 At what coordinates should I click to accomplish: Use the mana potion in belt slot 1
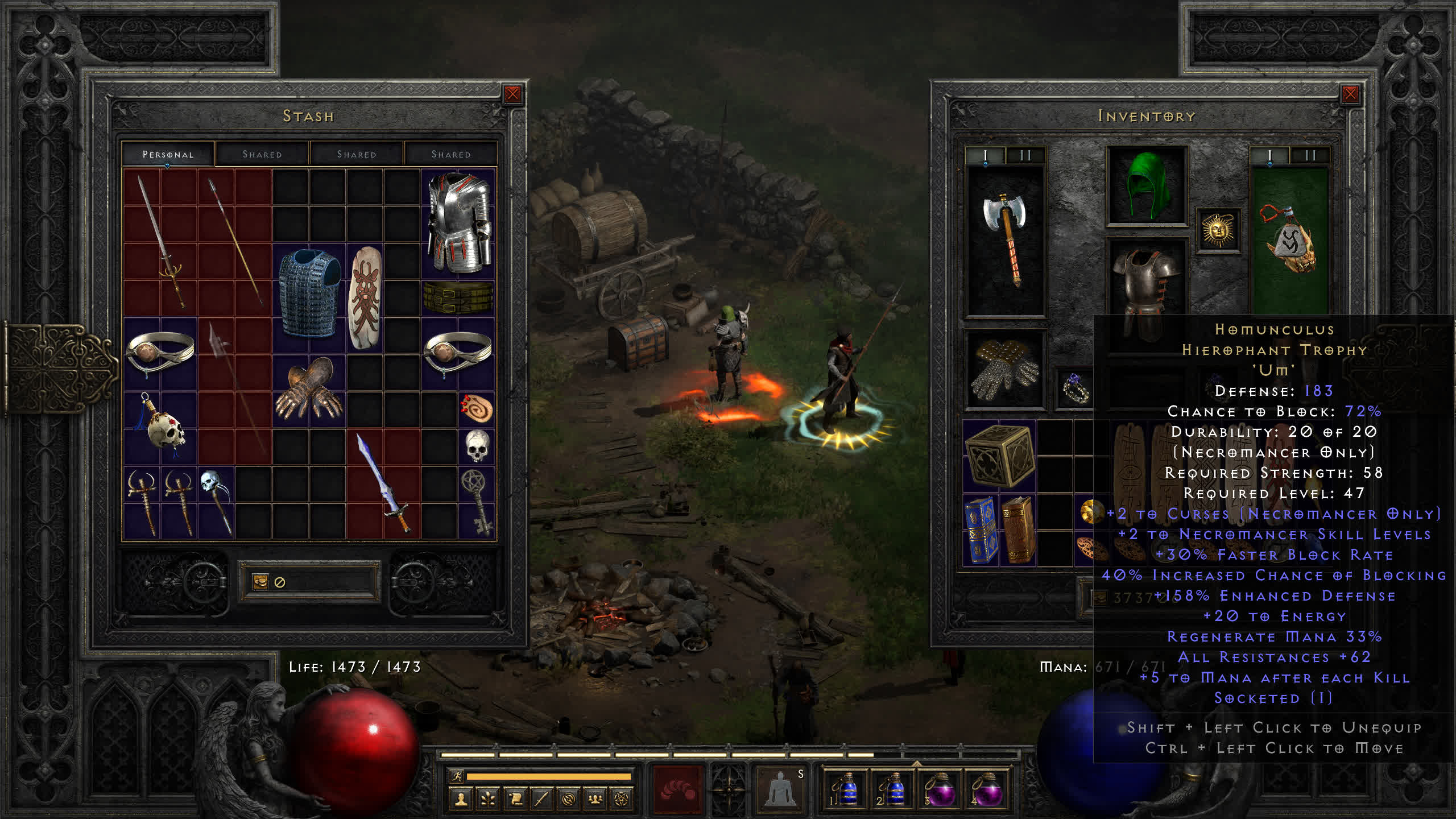tap(845, 789)
